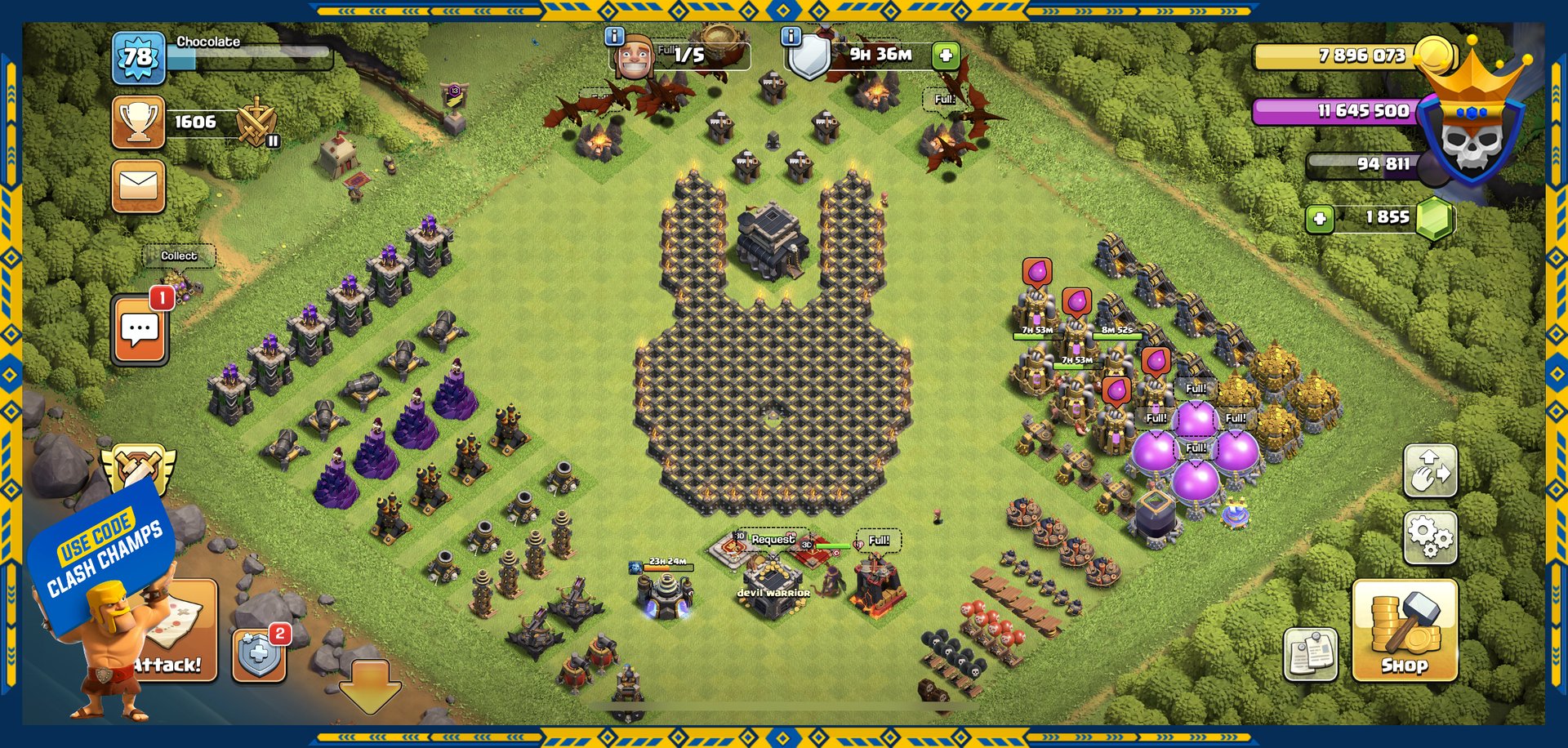
Task: Show builder info icon
Action: pos(614,36)
